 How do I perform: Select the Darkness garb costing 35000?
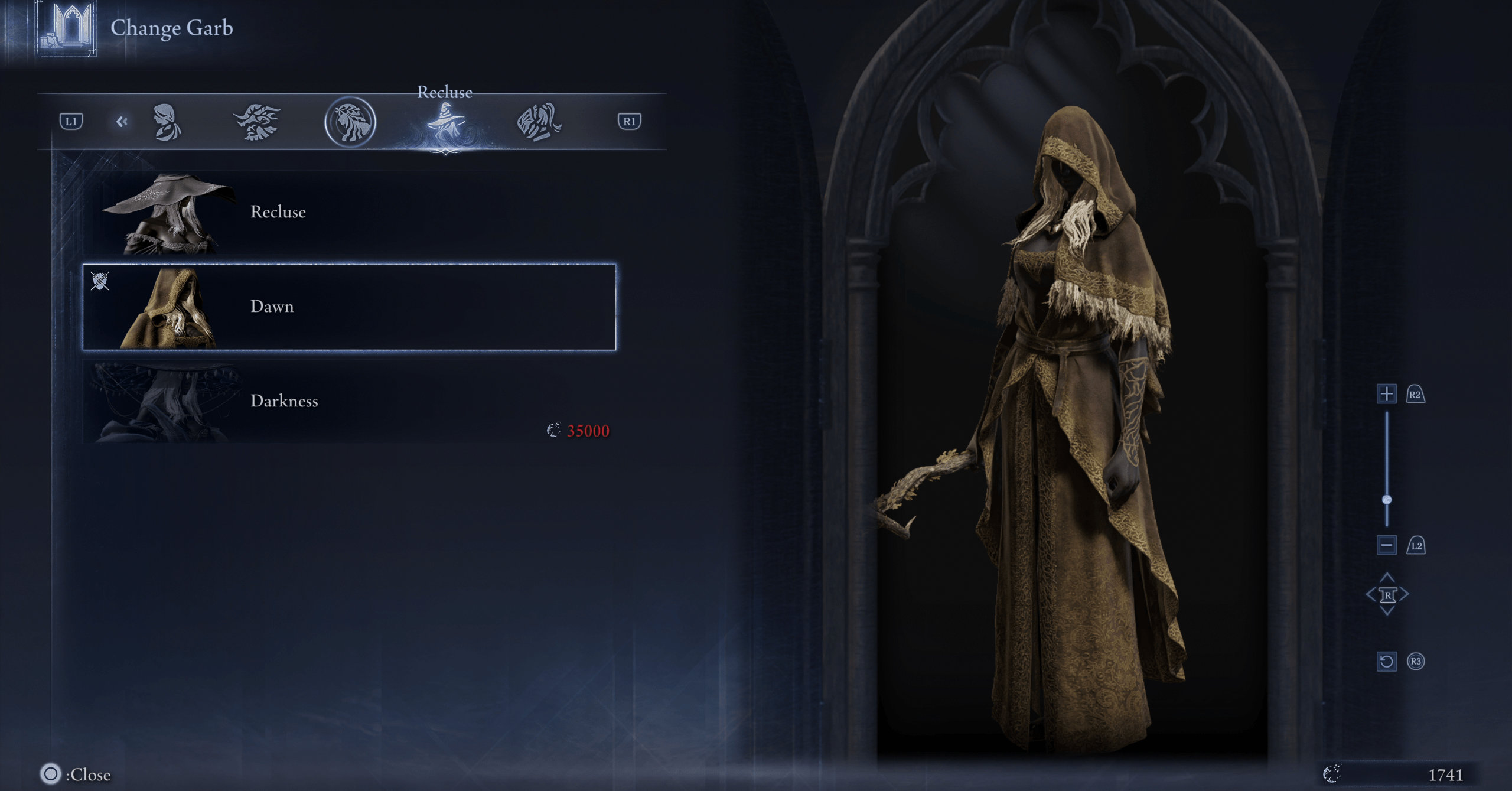coord(348,401)
